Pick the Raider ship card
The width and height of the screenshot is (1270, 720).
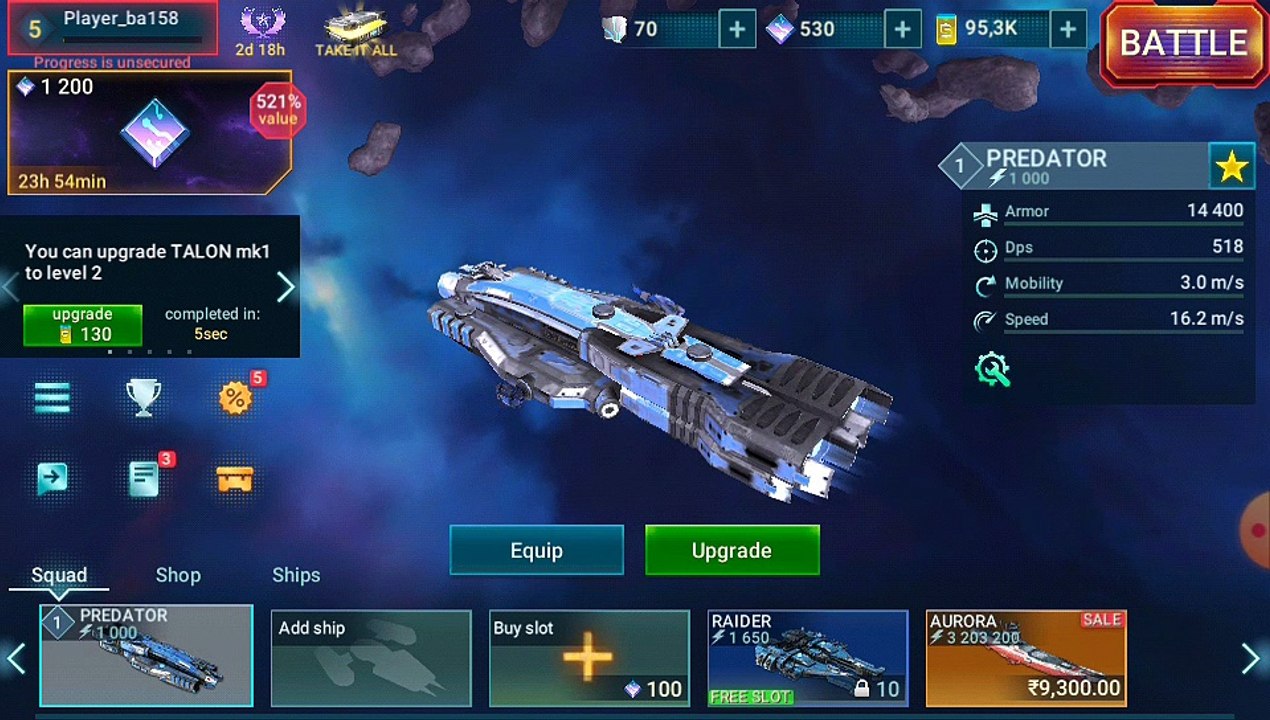point(808,657)
